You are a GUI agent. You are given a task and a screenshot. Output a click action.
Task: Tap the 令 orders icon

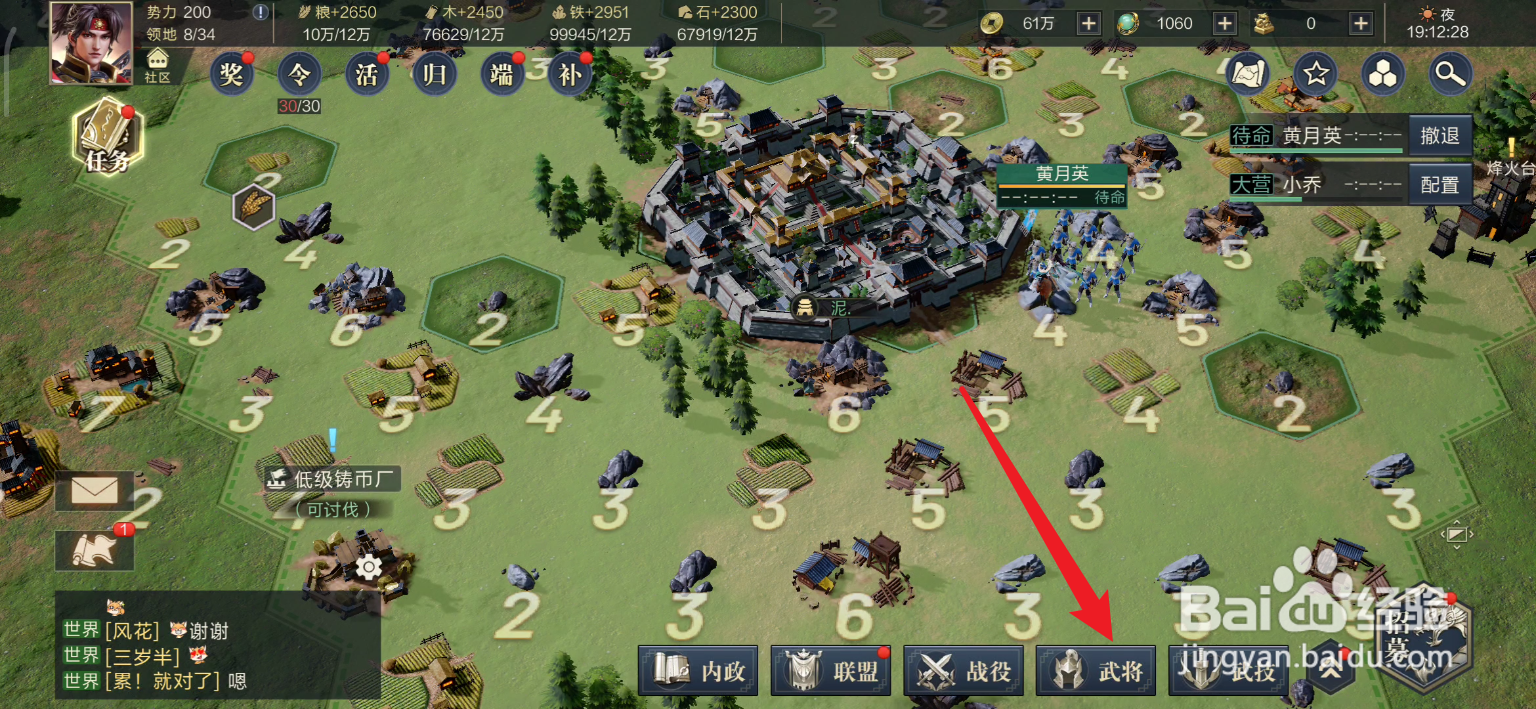click(x=299, y=74)
